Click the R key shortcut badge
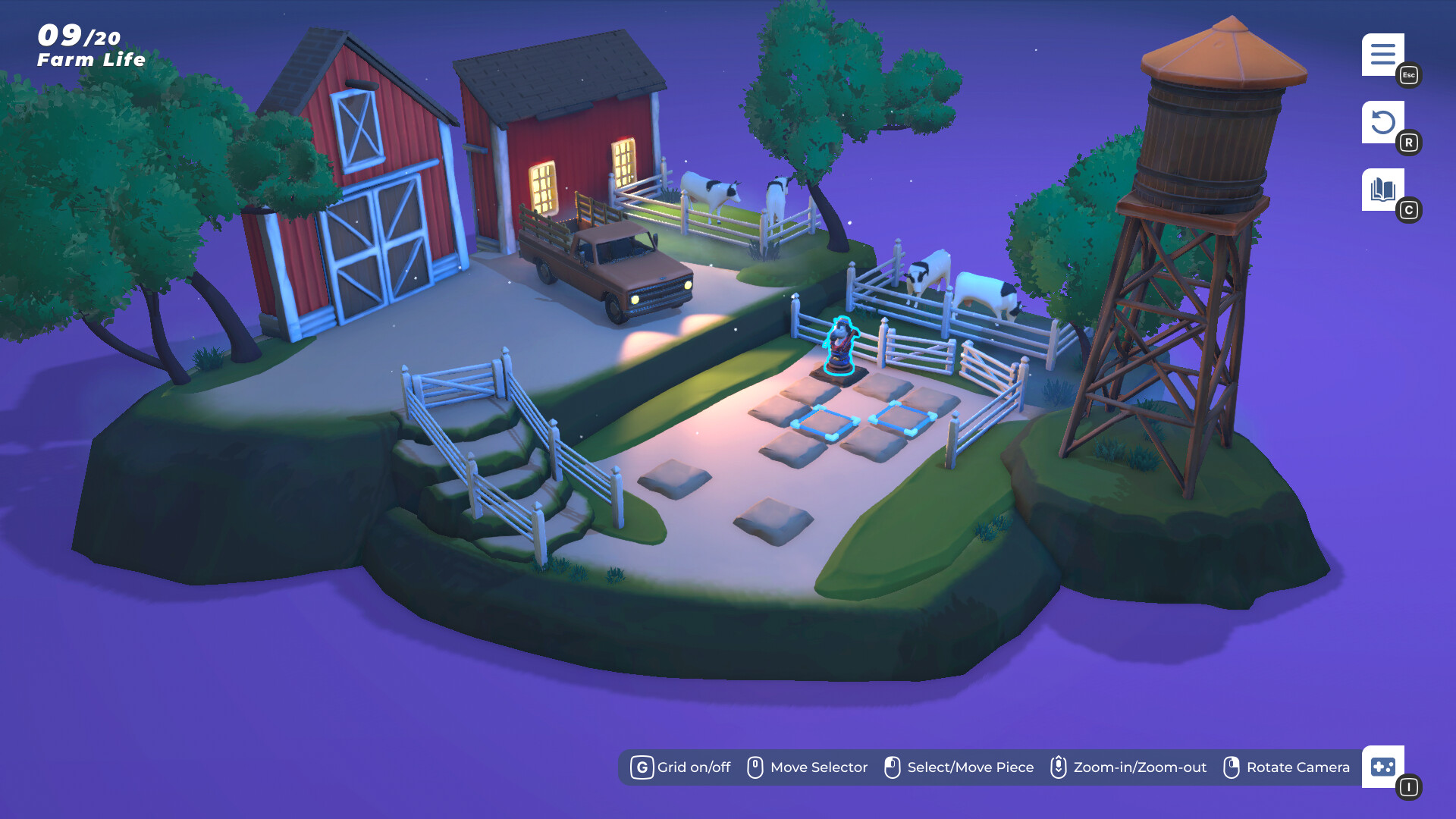Viewport: 1456px width, 819px height. coord(1410,142)
